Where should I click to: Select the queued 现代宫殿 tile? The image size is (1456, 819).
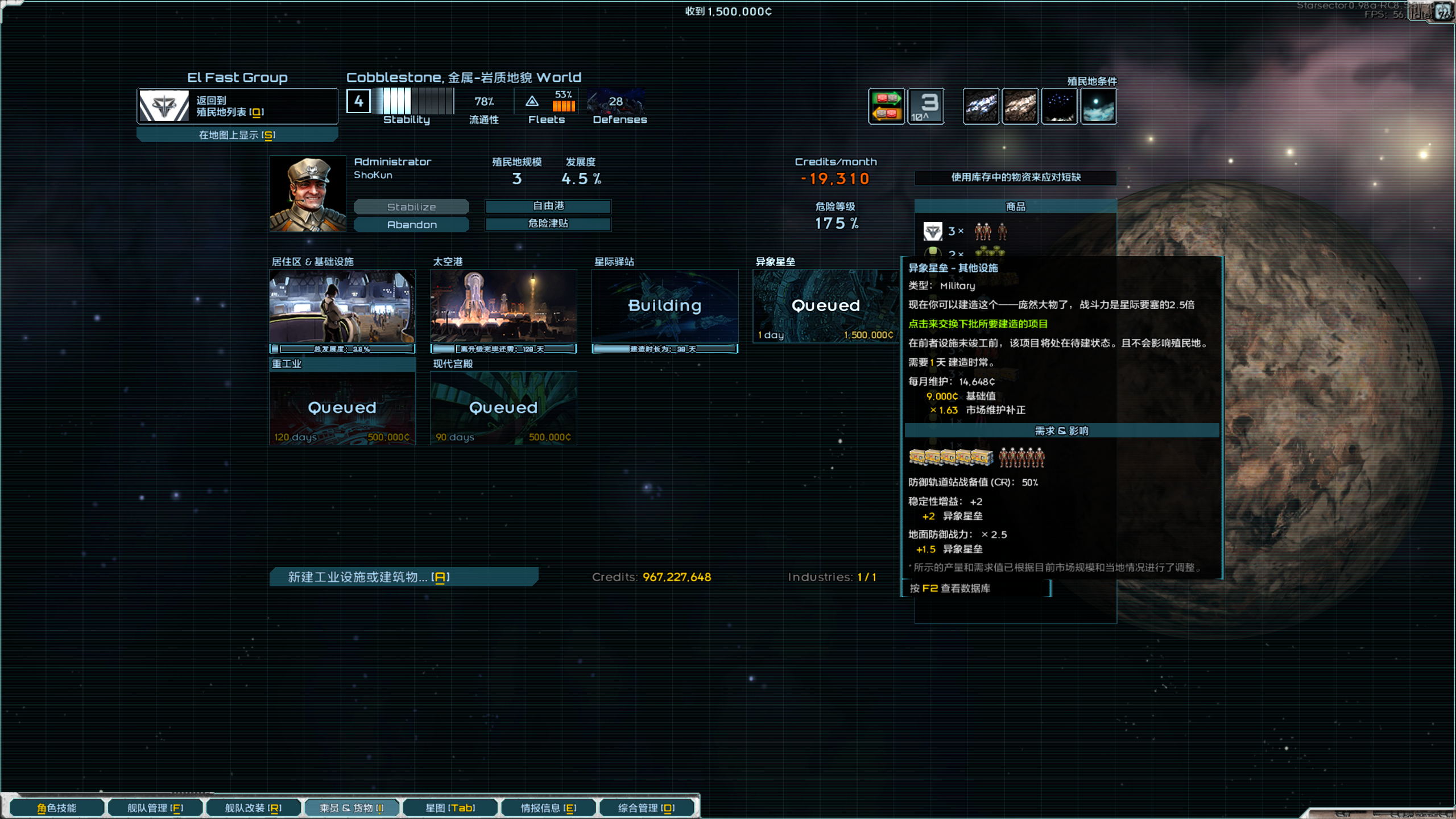(503, 408)
